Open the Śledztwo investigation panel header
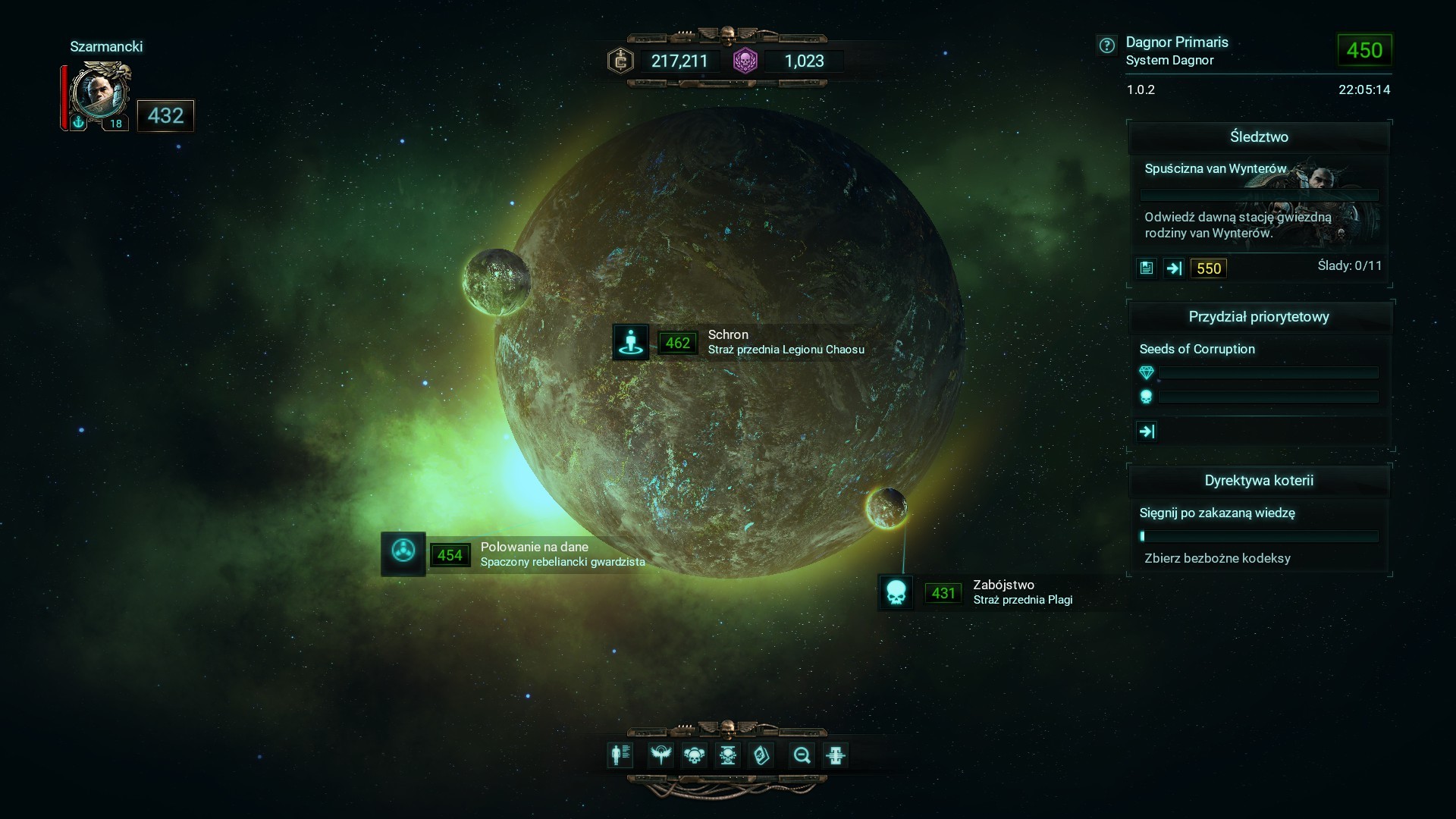Screen dimensions: 1456x819 click(1259, 137)
